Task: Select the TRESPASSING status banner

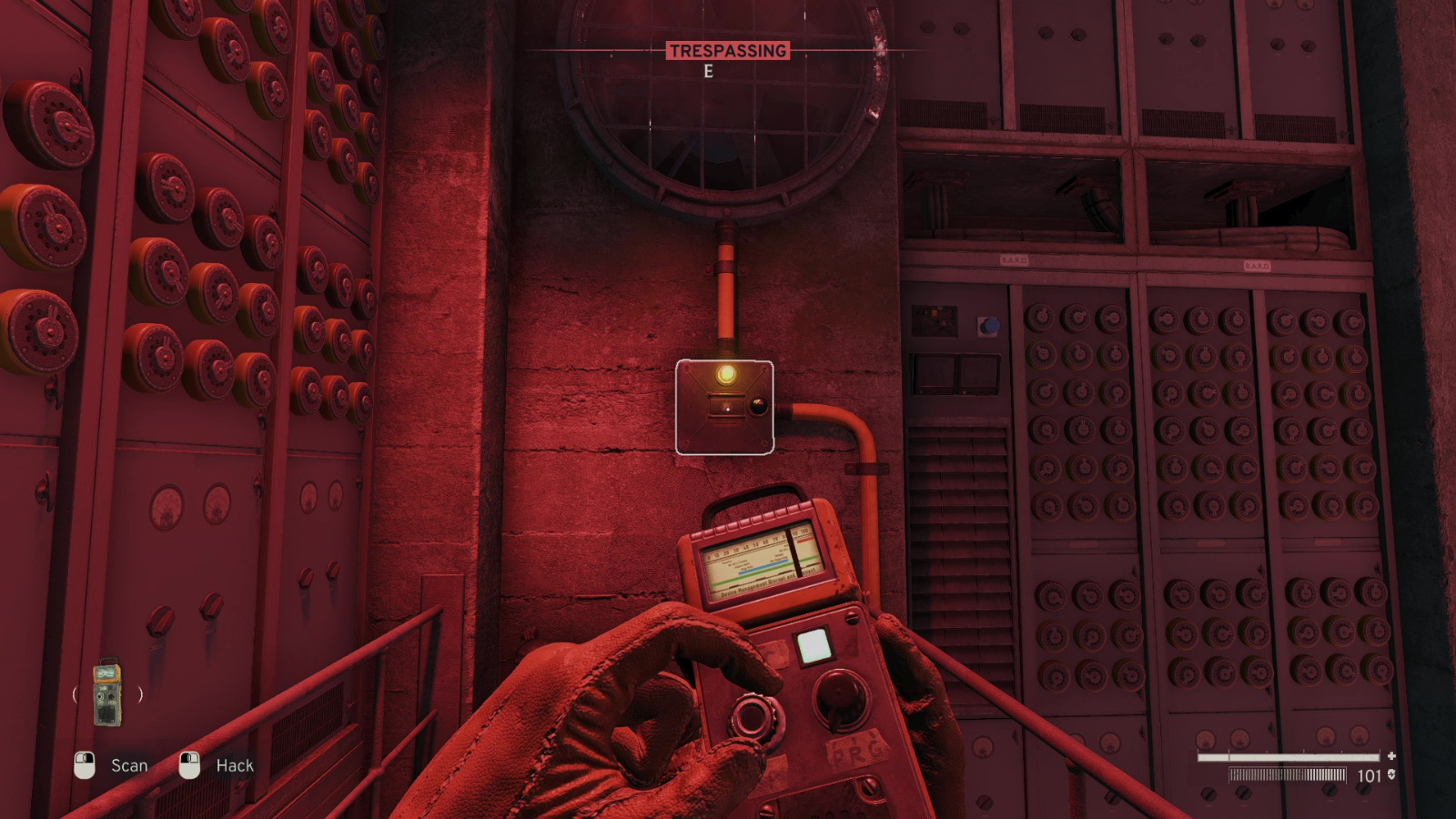Action: 728,51
